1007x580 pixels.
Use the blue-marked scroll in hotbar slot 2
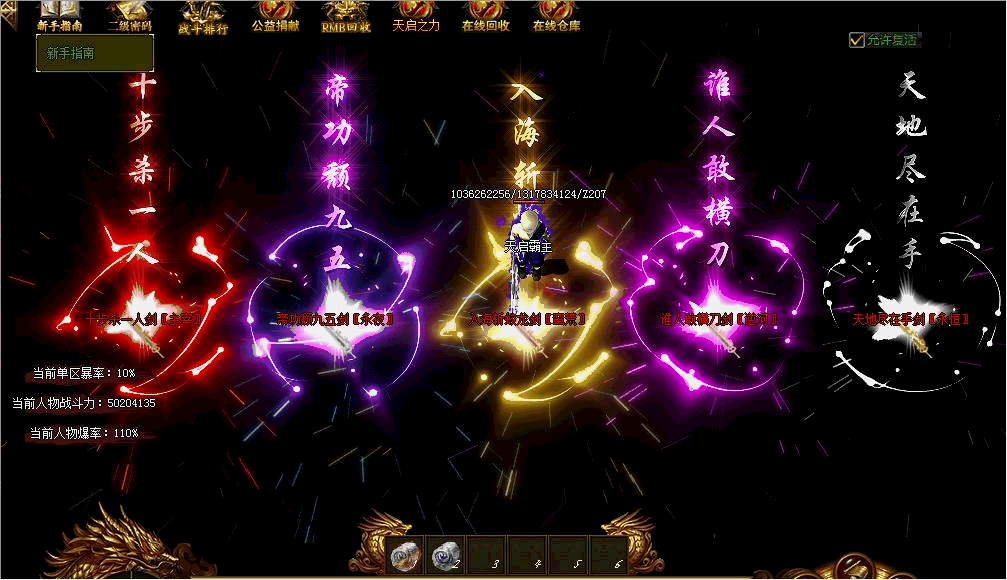[446, 556]
